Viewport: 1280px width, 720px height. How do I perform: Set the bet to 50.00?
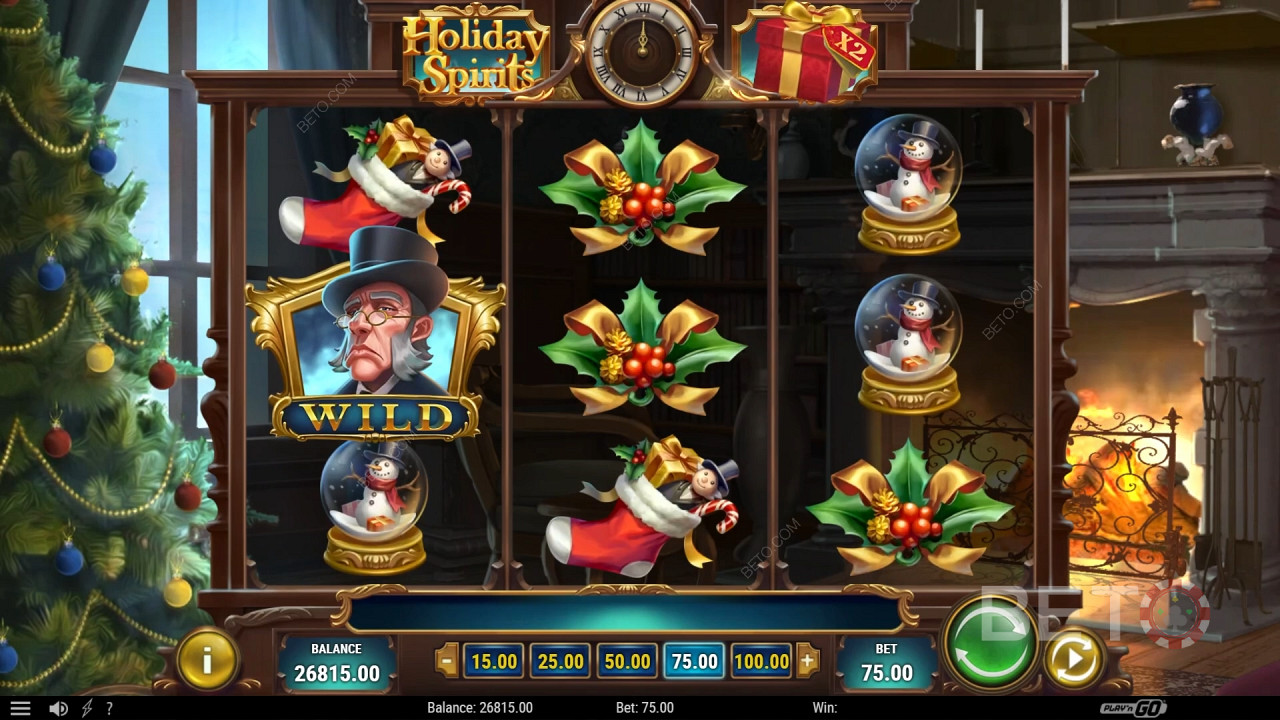coord(628,661)
